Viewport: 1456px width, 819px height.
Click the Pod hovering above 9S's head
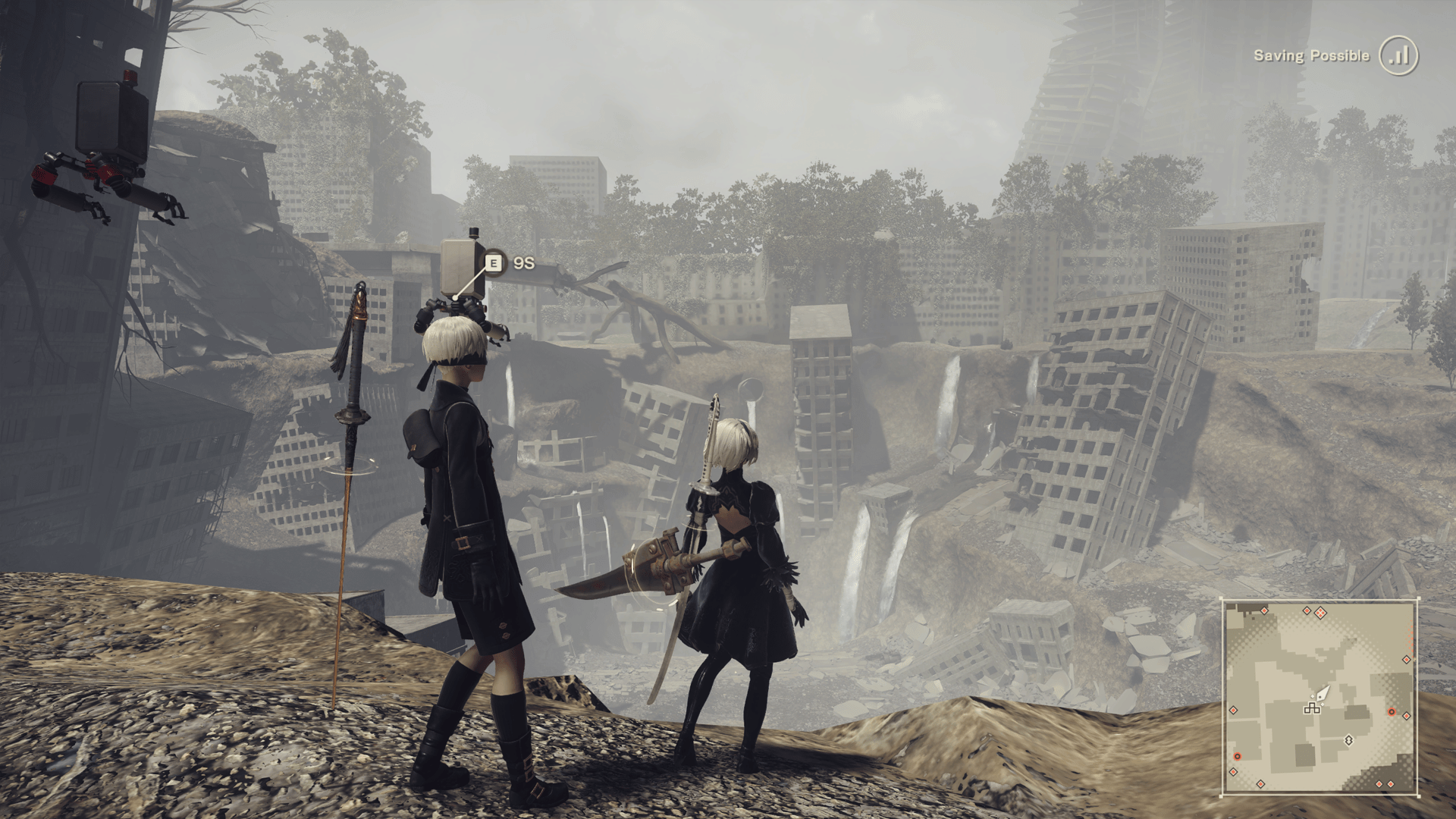coord(459,265)
